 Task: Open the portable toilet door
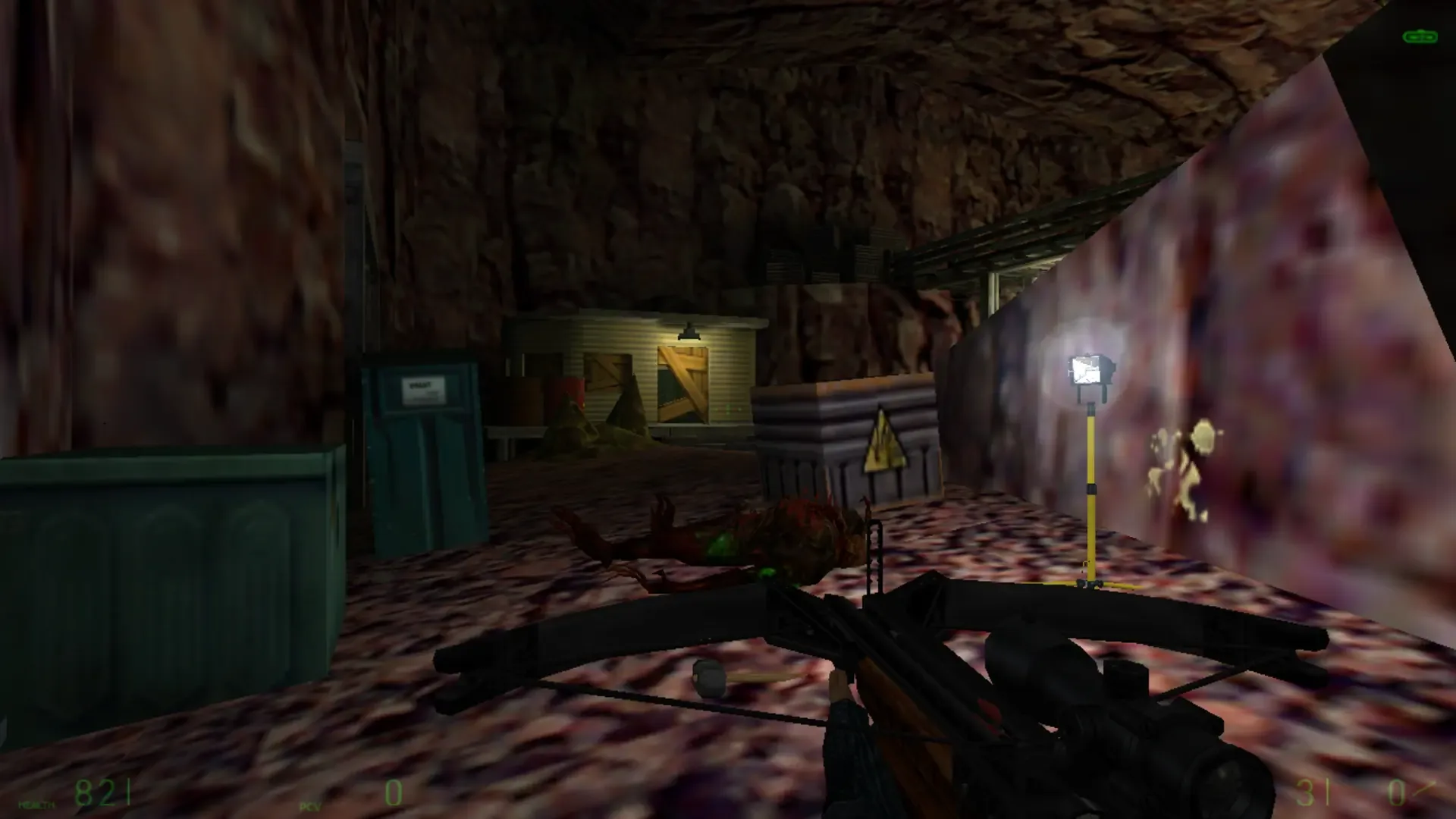point(425,463)
